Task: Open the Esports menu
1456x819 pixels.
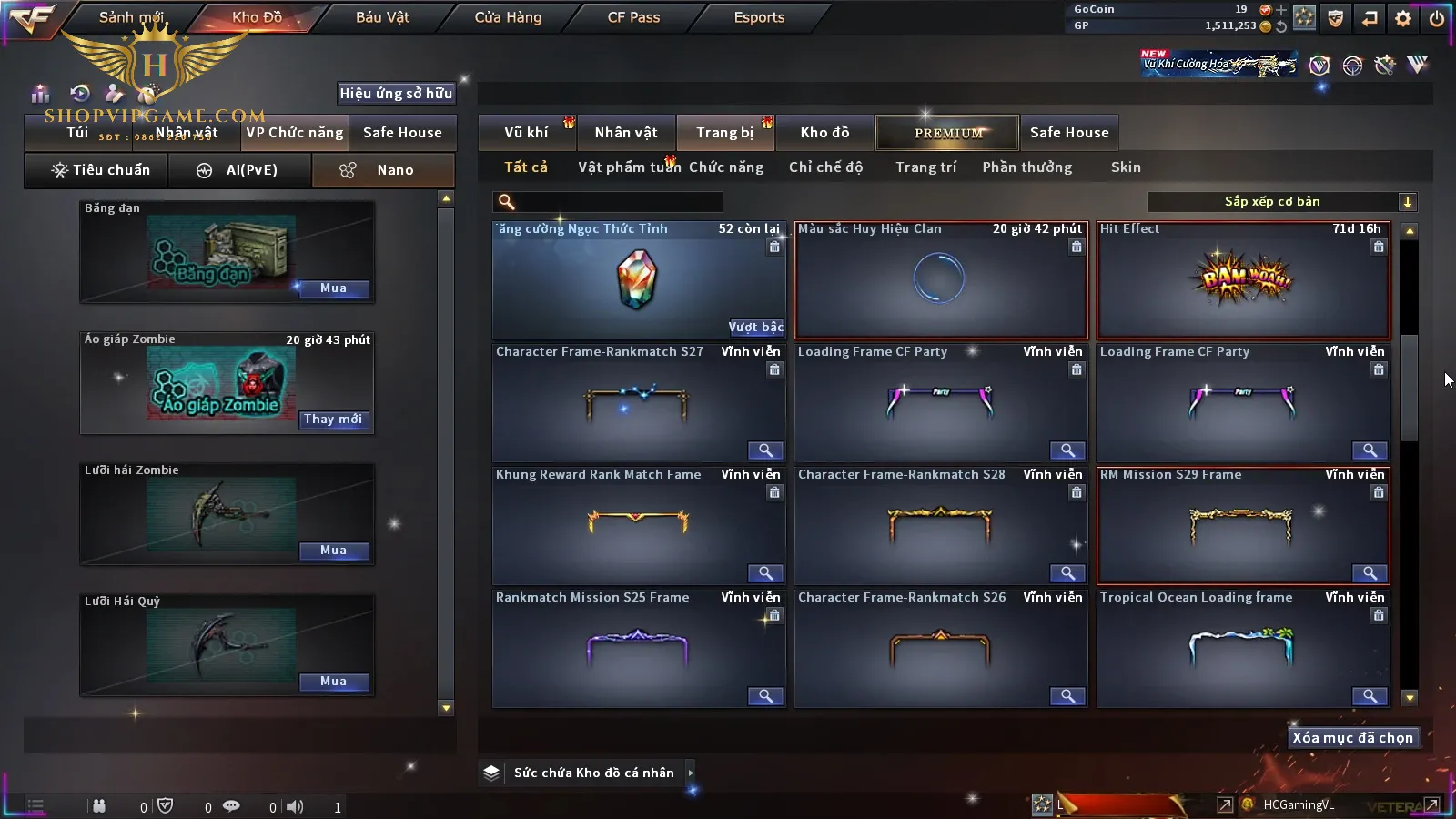Action: [x=759, y=17]
